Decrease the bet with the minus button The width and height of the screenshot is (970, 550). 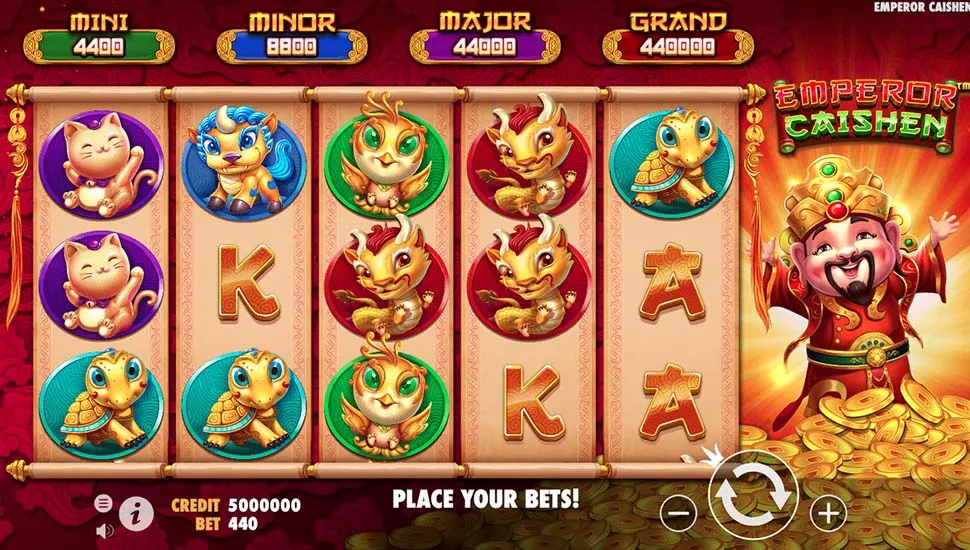(x=677, y=514)
